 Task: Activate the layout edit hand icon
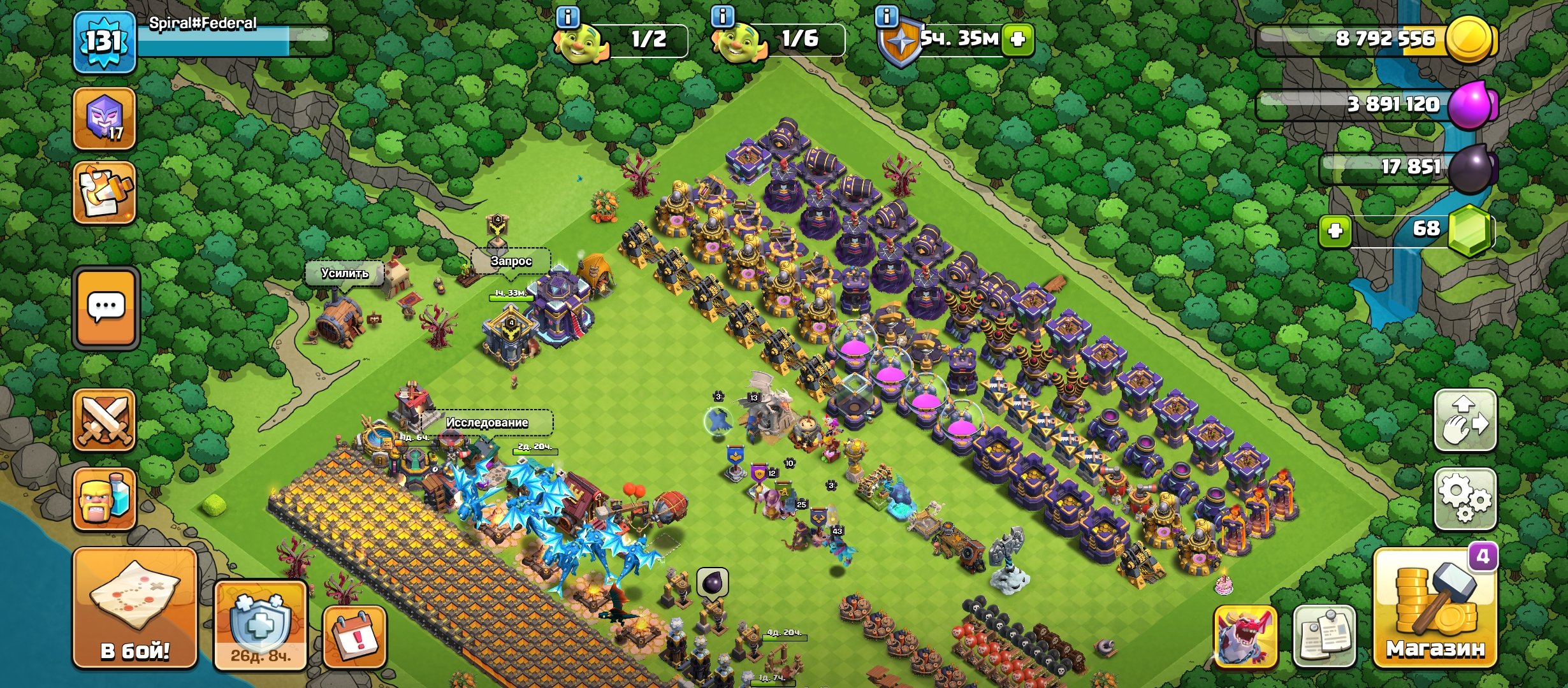tap(1465, 420)
